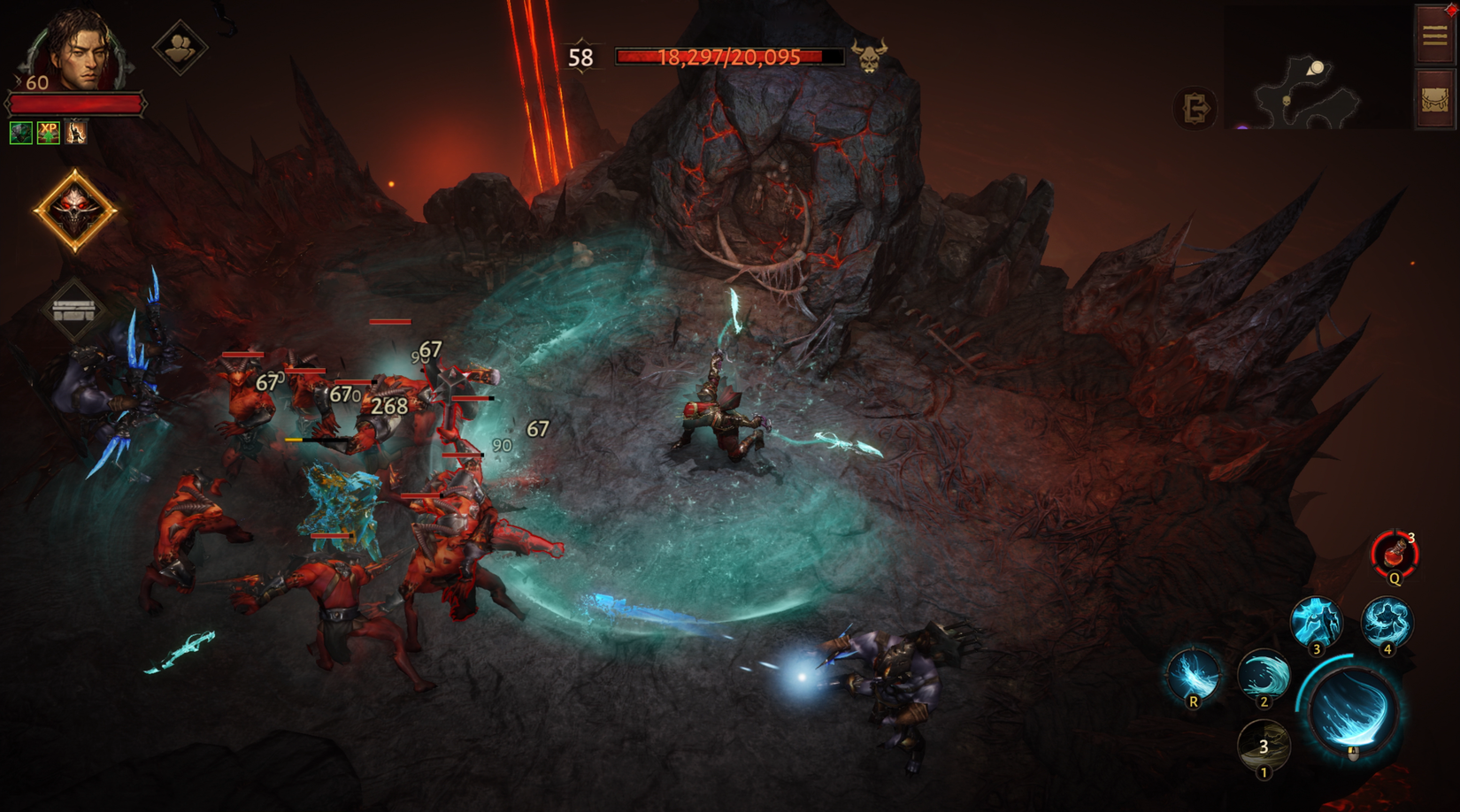This screenshot has width=1460, height=812.
Task: Check the fiery character buff icon
Action: tap(75, 134)
